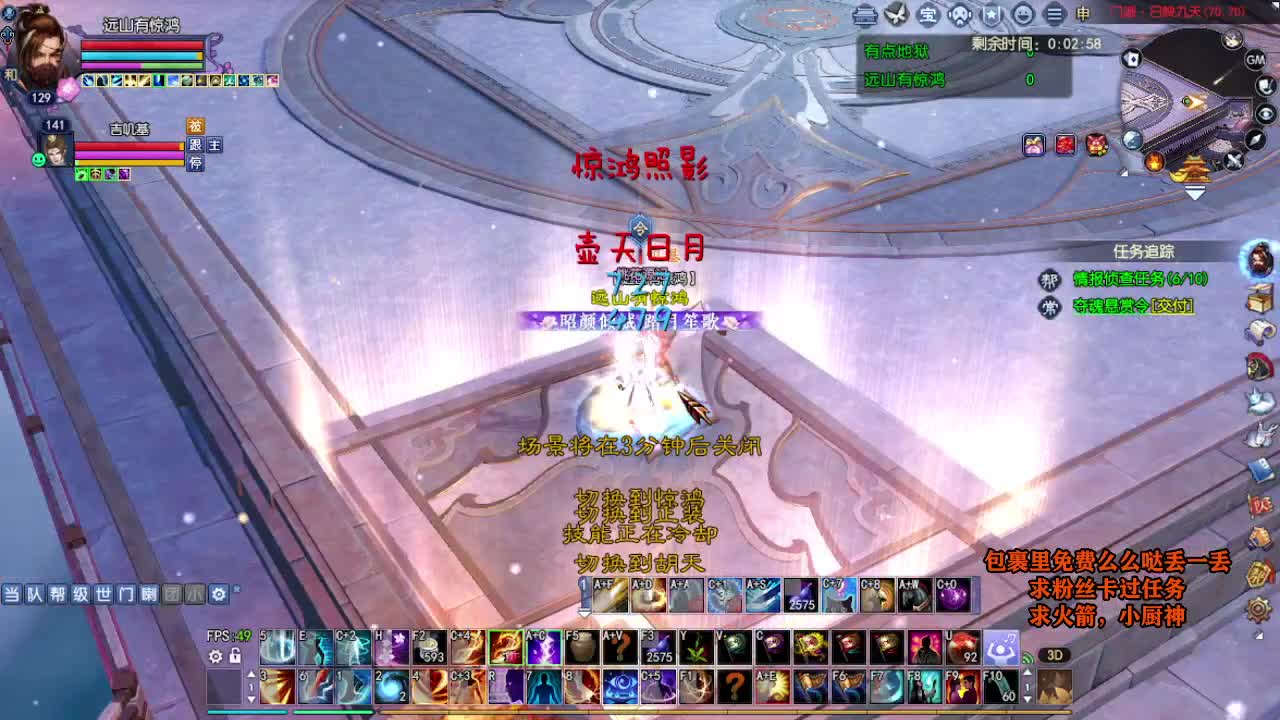Expand the chat channel settings gear
The image size is (1280, 720).
218,594
